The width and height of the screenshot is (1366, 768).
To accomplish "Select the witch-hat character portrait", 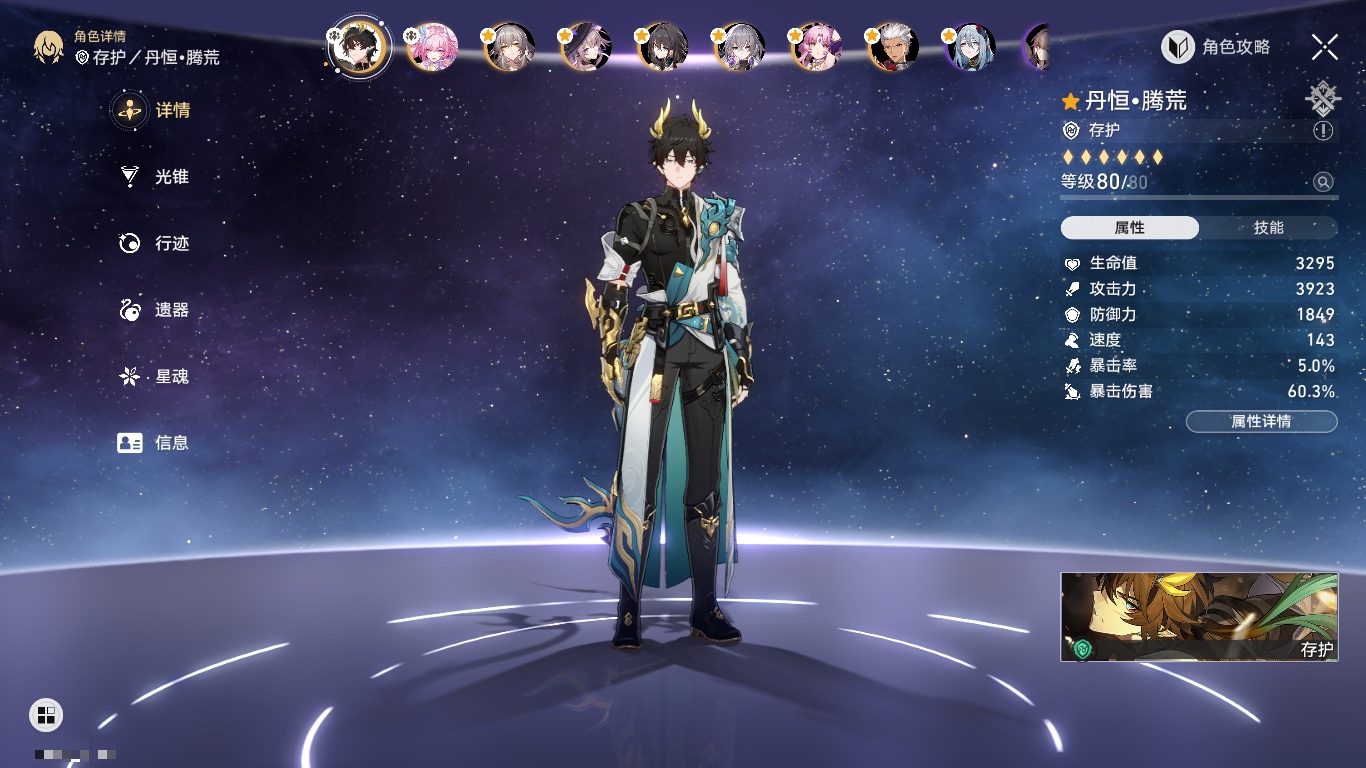I will click(586, 47).
